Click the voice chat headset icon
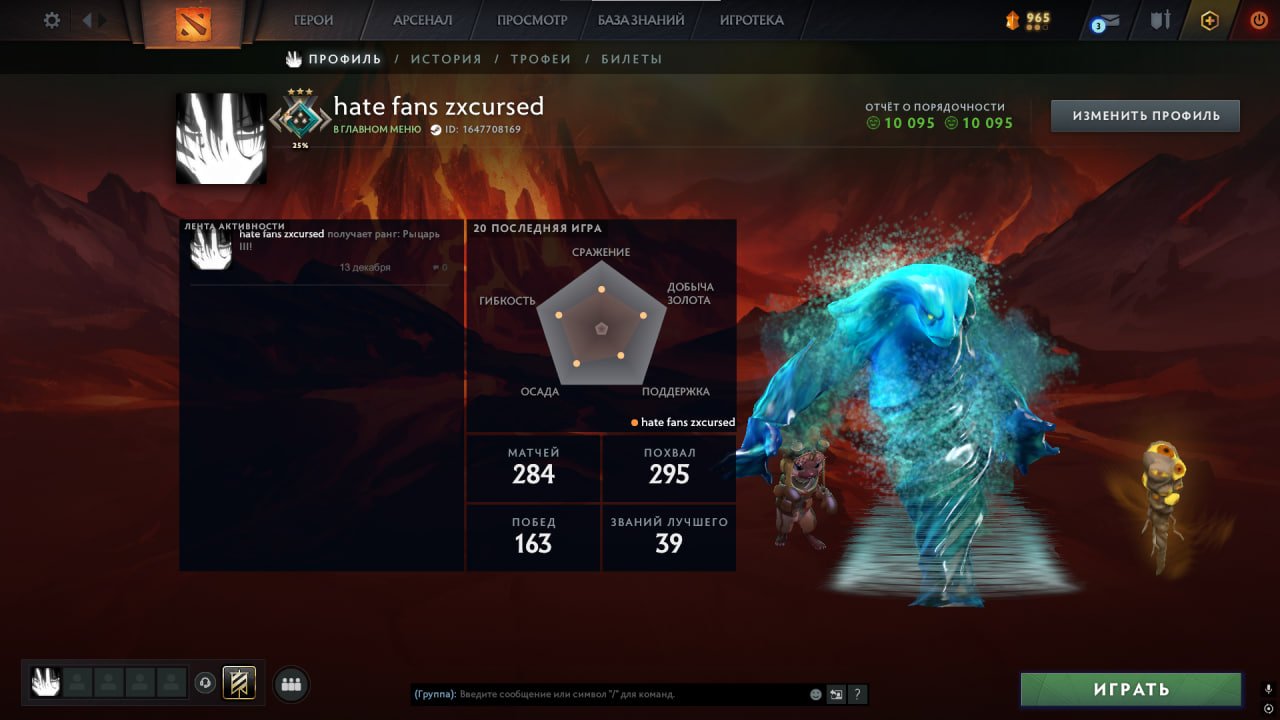Screen dimensions: 1280x720 click(207, 683)
